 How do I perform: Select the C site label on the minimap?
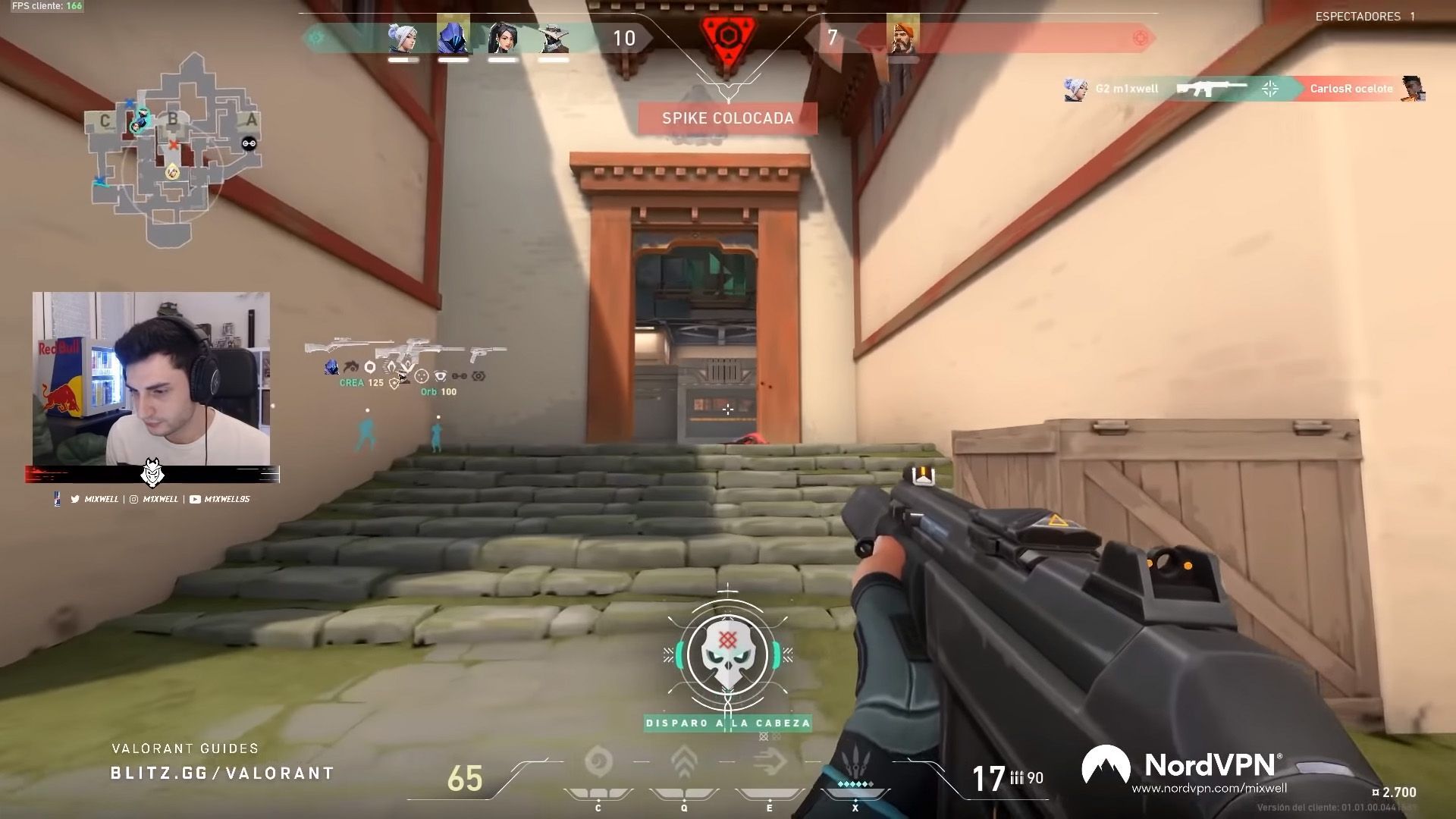[x=105, y=121]
